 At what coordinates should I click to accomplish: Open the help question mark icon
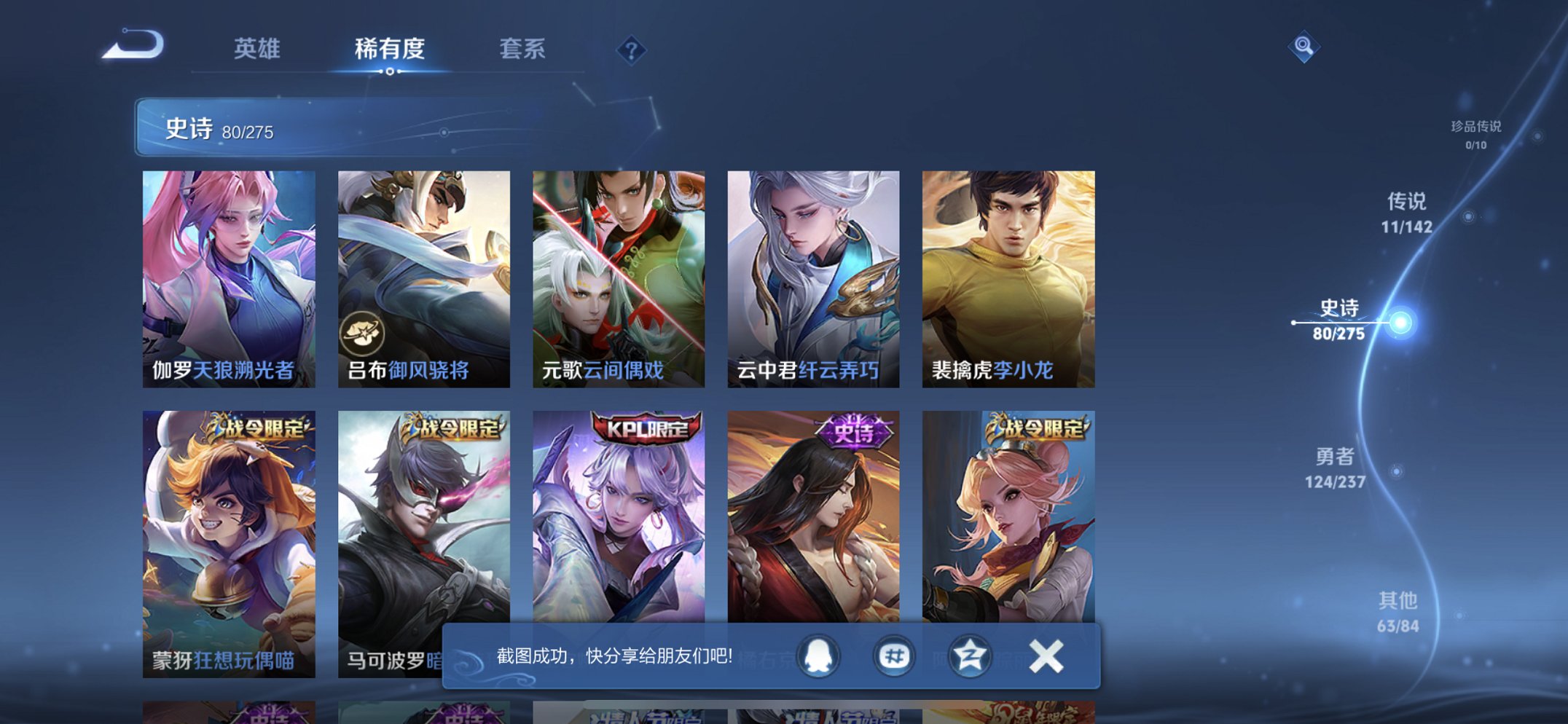point(632,50)
